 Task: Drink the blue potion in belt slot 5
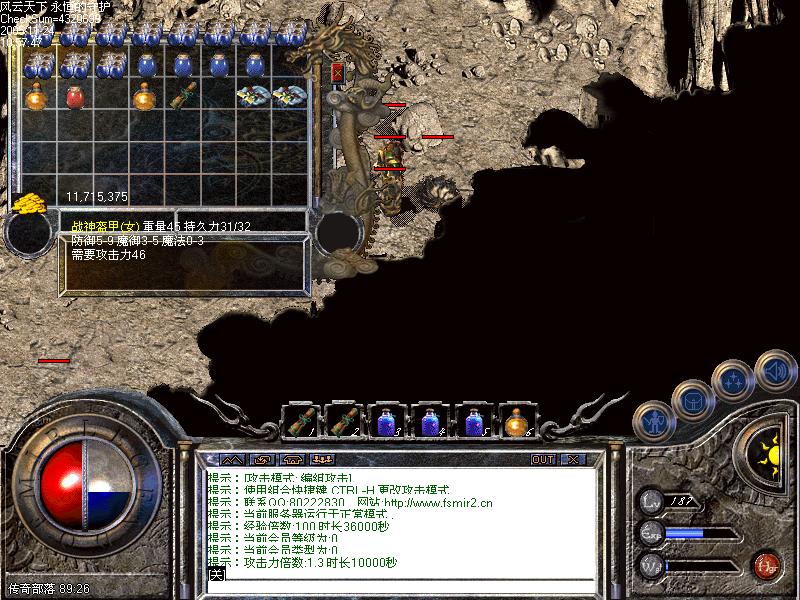[x=473, y=421]
